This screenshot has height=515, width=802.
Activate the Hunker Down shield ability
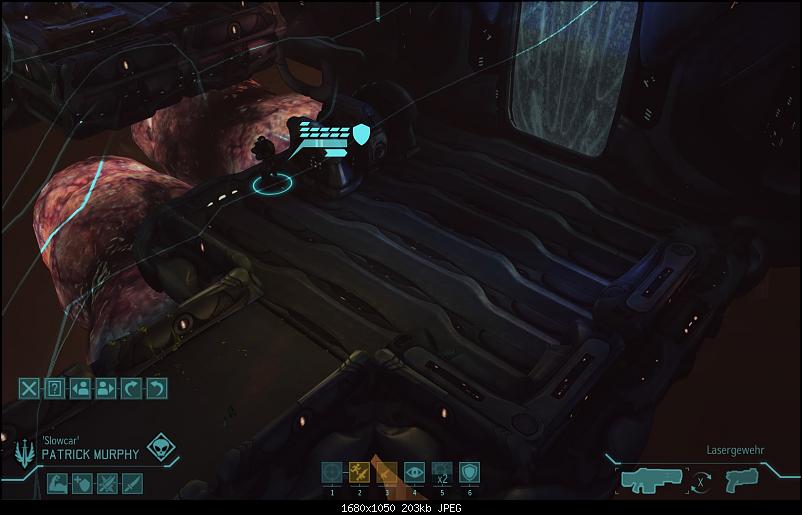(469, 472)
